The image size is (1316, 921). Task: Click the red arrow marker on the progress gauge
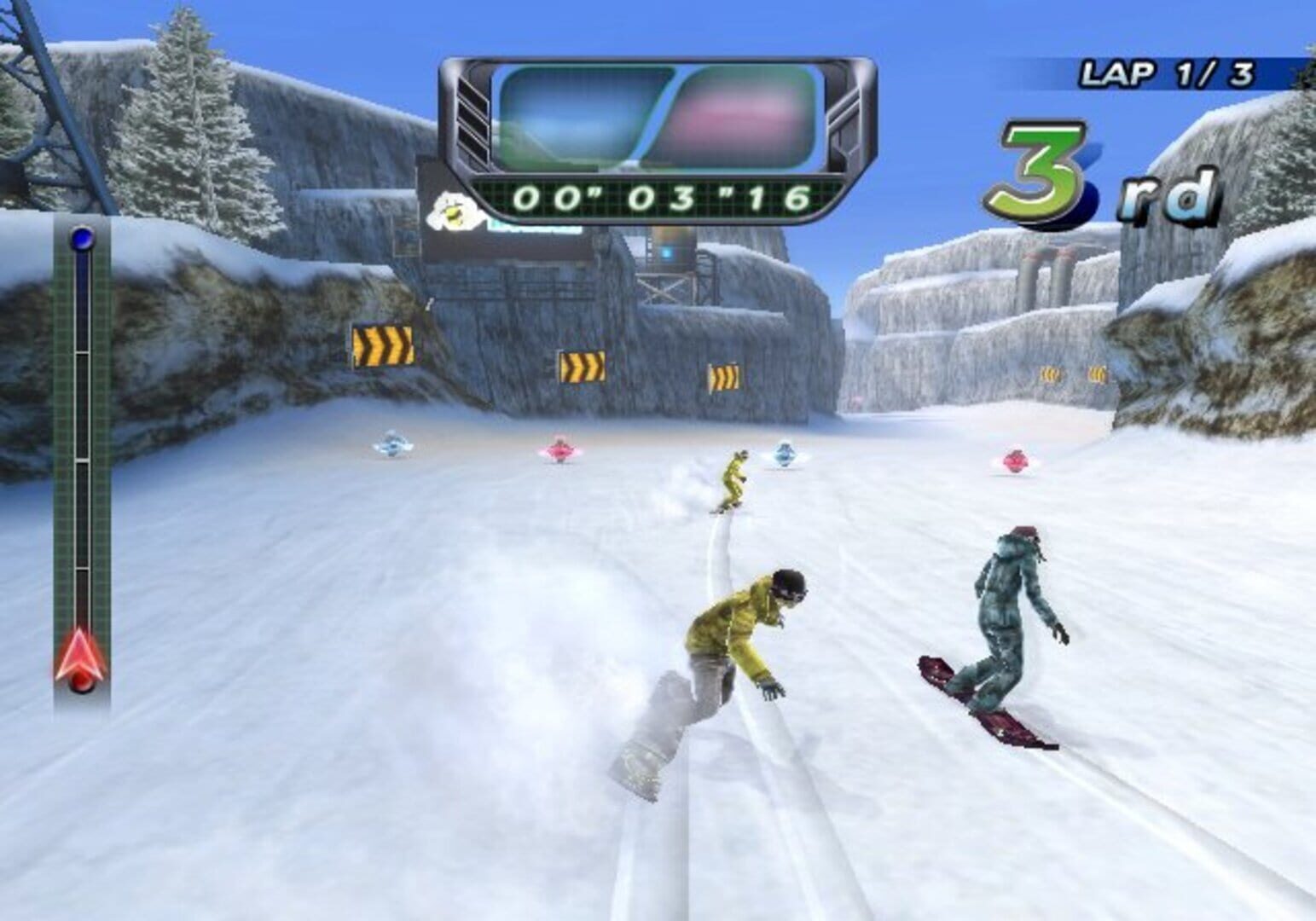click(80, 655)
